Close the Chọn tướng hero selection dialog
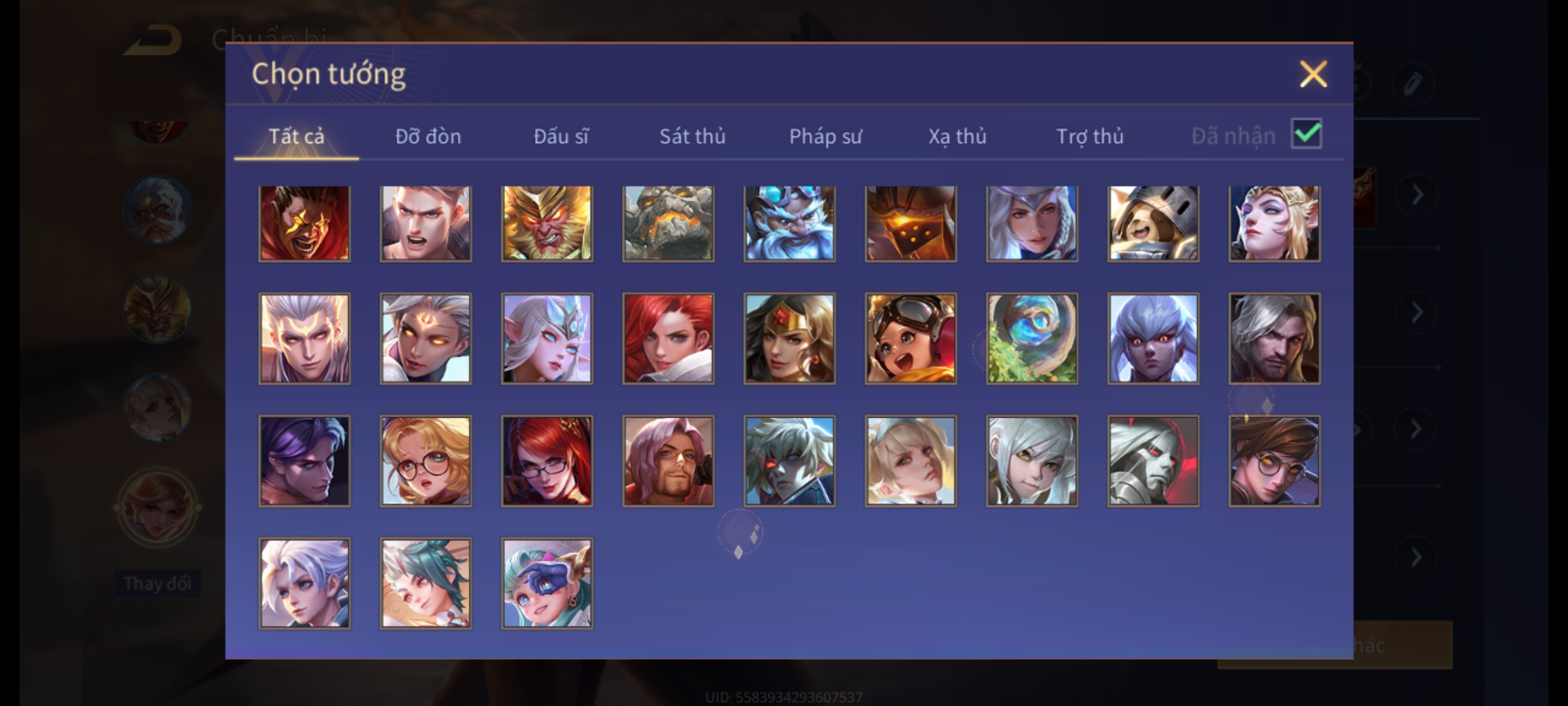Viewport: 1568px width, 706px height. click(x=1313, y=74)
